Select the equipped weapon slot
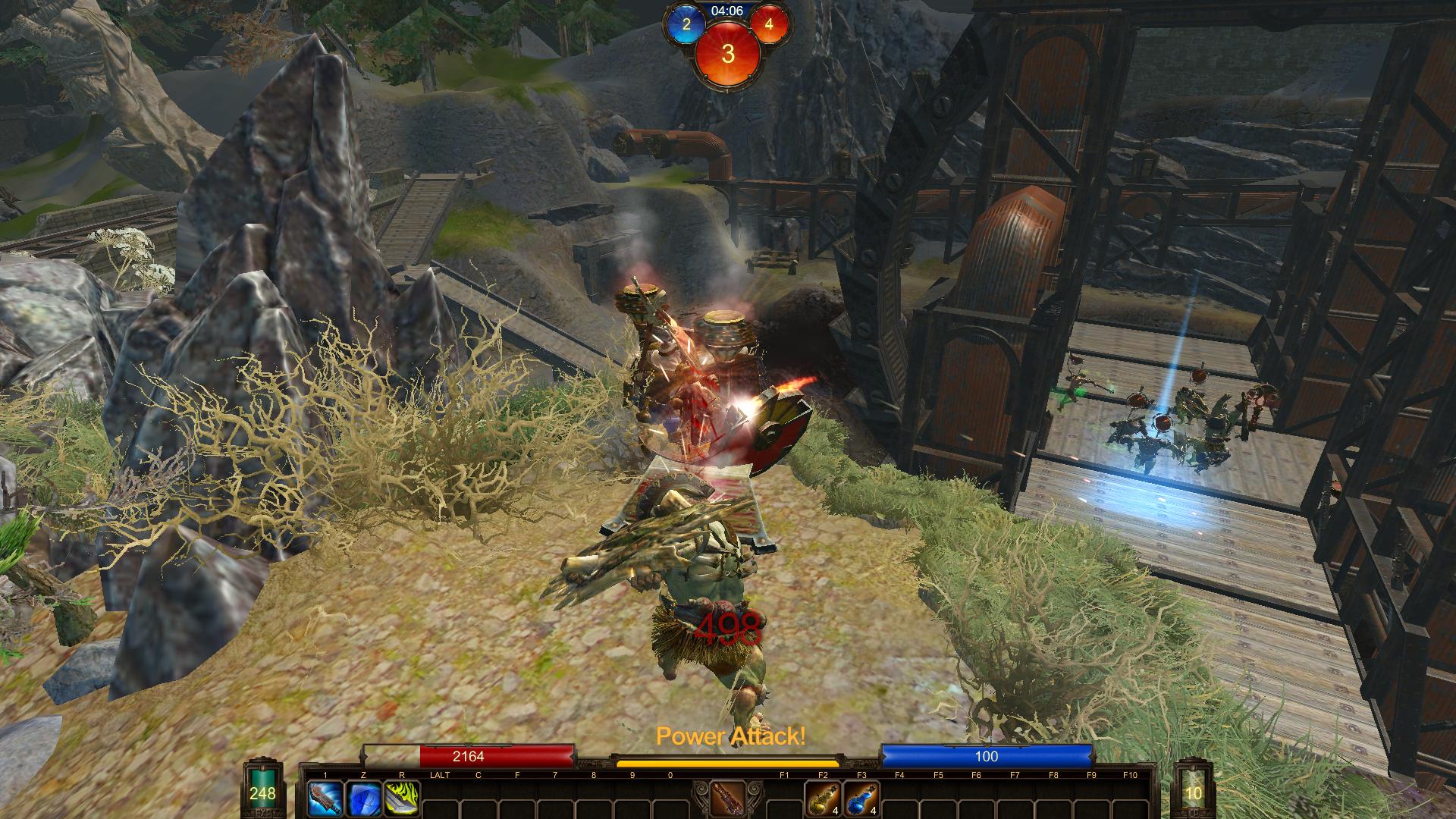The height and width of the screenshot is (819, 1456). click(728, 799)
